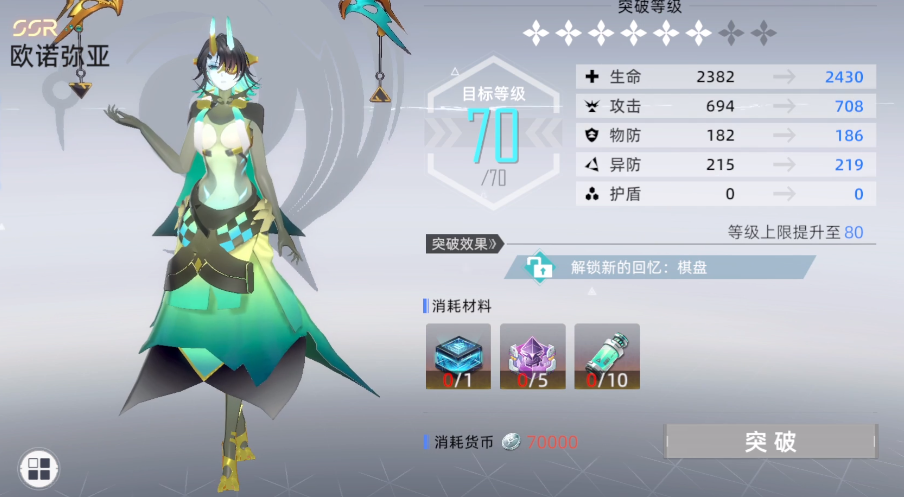Select the blue cube material slot
904x497 pixels.
[x=458, y=356]
